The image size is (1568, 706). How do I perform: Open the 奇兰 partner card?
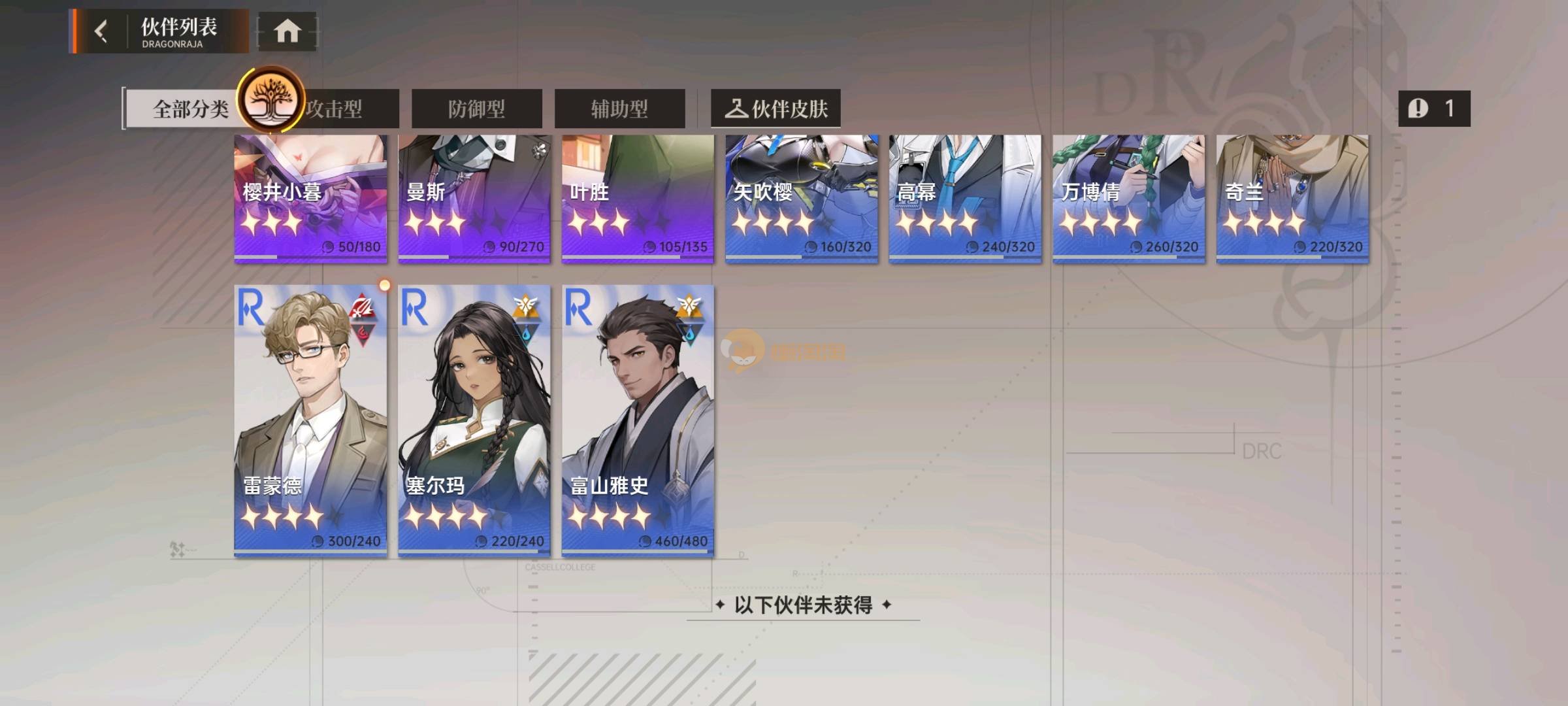pyautogui.click(x=1292, y=199)
